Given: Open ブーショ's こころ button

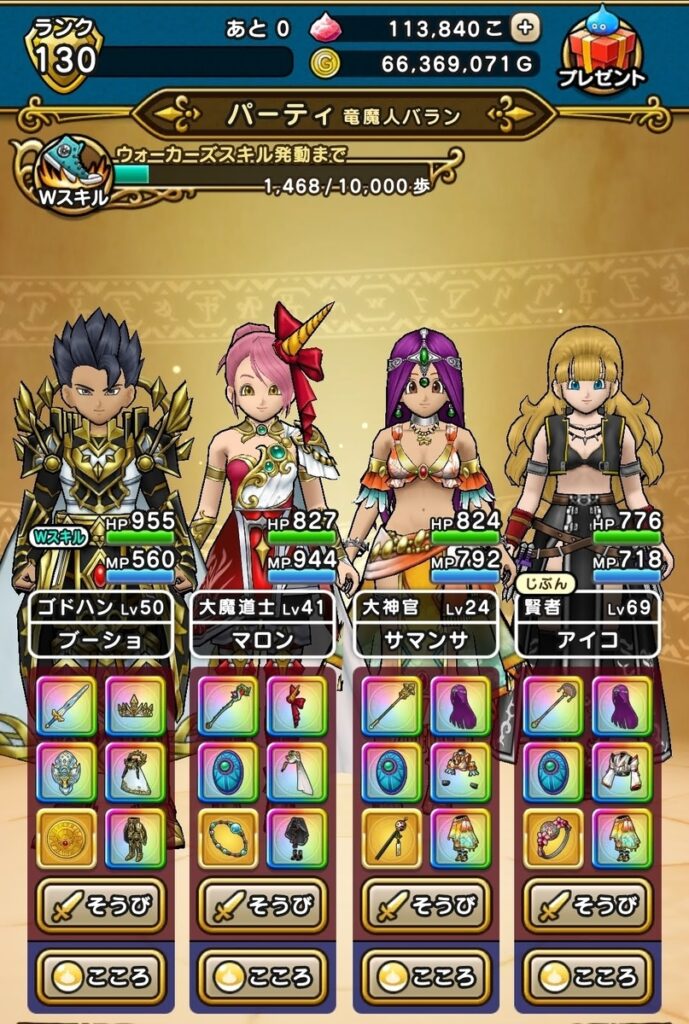Looking at the screenshot, I should pos(100,976).
